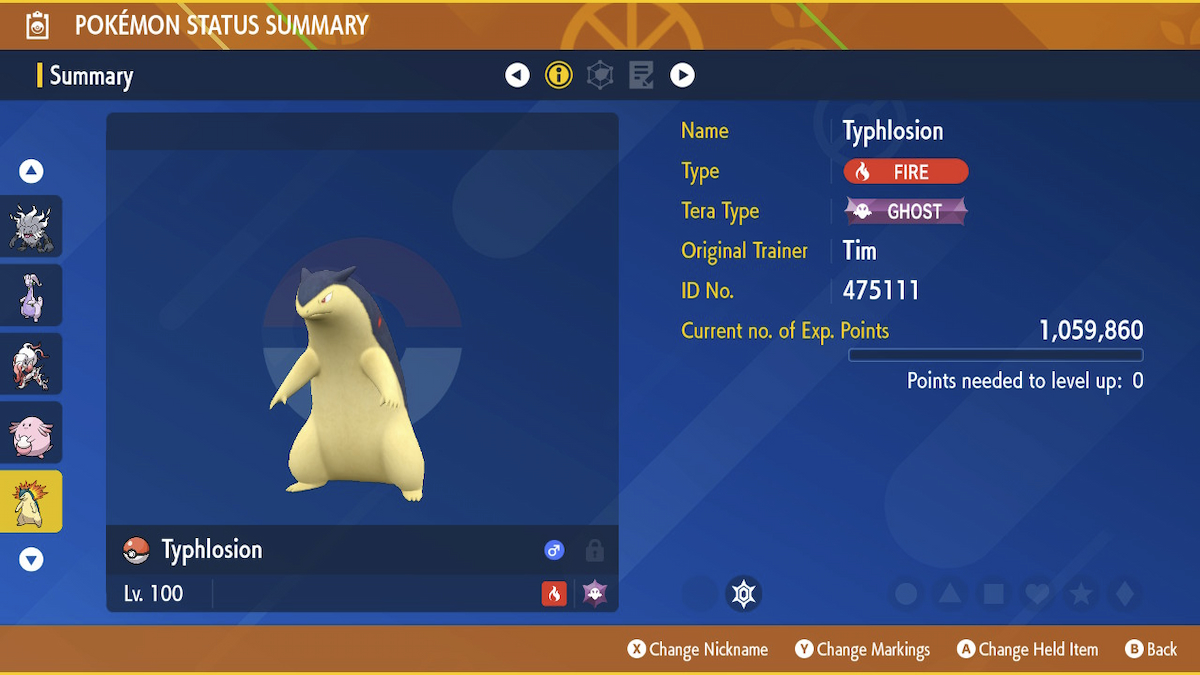Image resolution: width=1200 pixels, height=675 pixels.
Task: Pick the white-and-red Pokémon party slot
Action: tap(31, 364)
